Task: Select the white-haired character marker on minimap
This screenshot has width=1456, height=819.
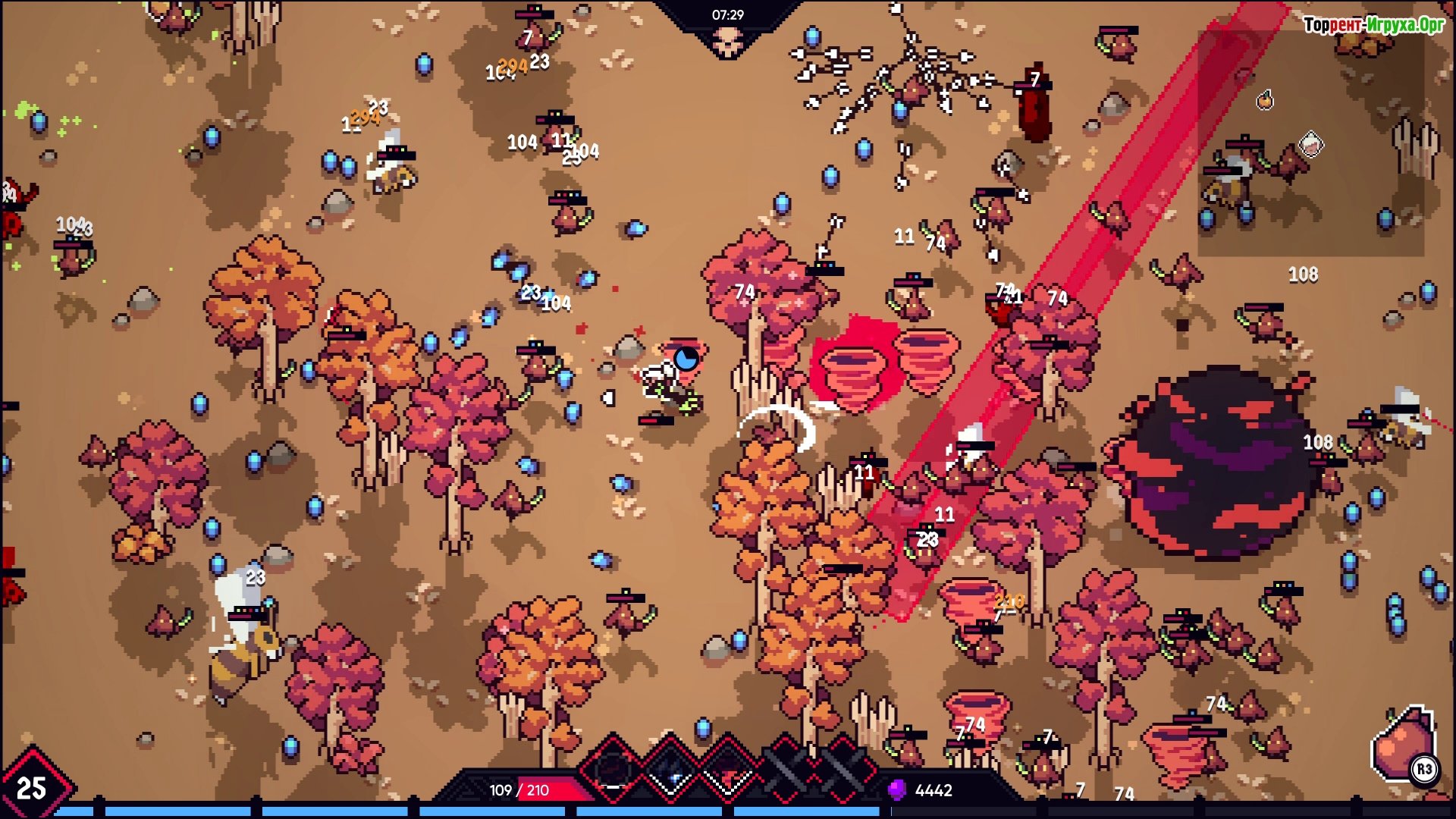Action: tap(1311, 144)
